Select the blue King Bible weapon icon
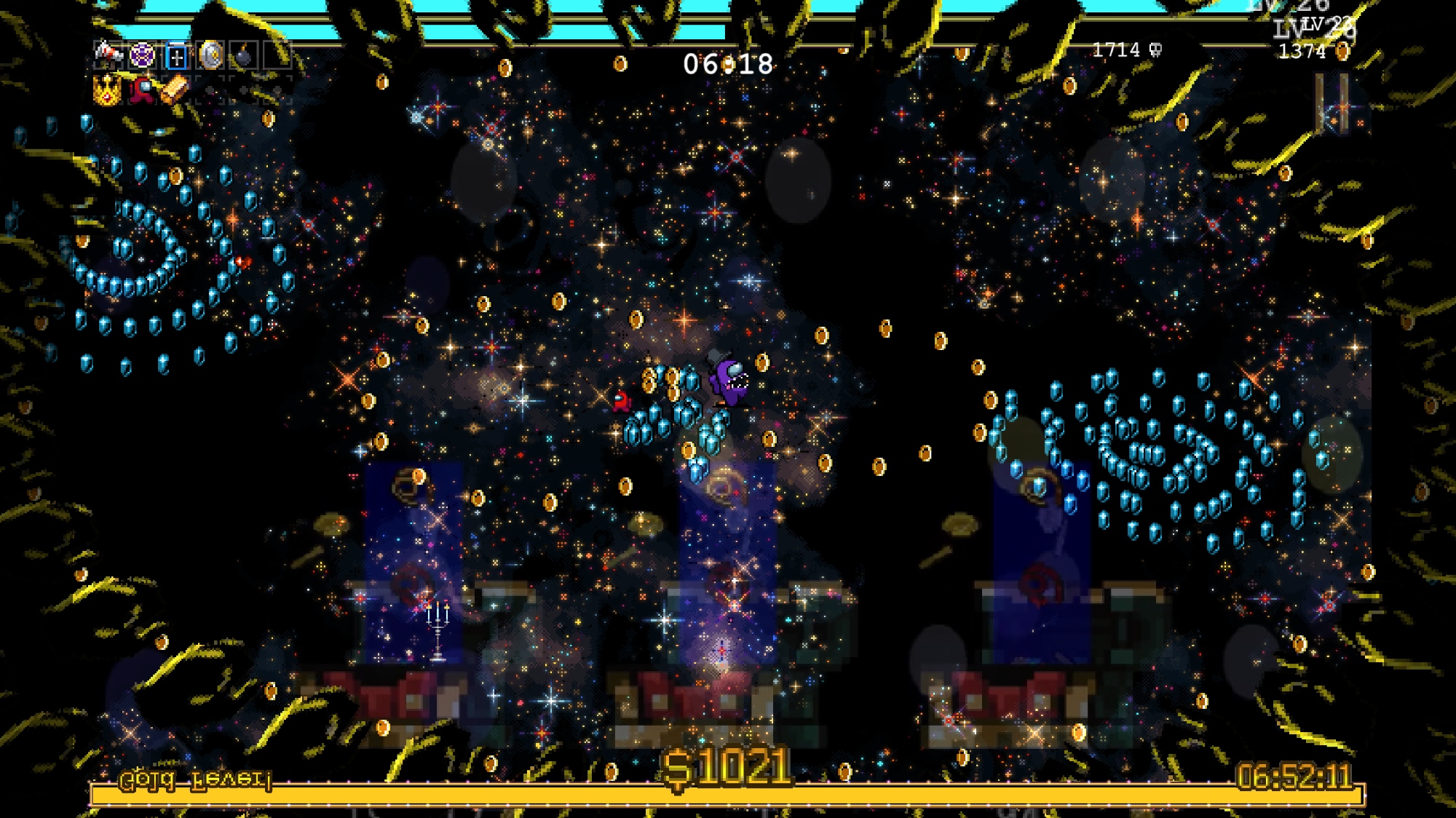This screenshot has width=1456, height=818. (x=176, y=56)
